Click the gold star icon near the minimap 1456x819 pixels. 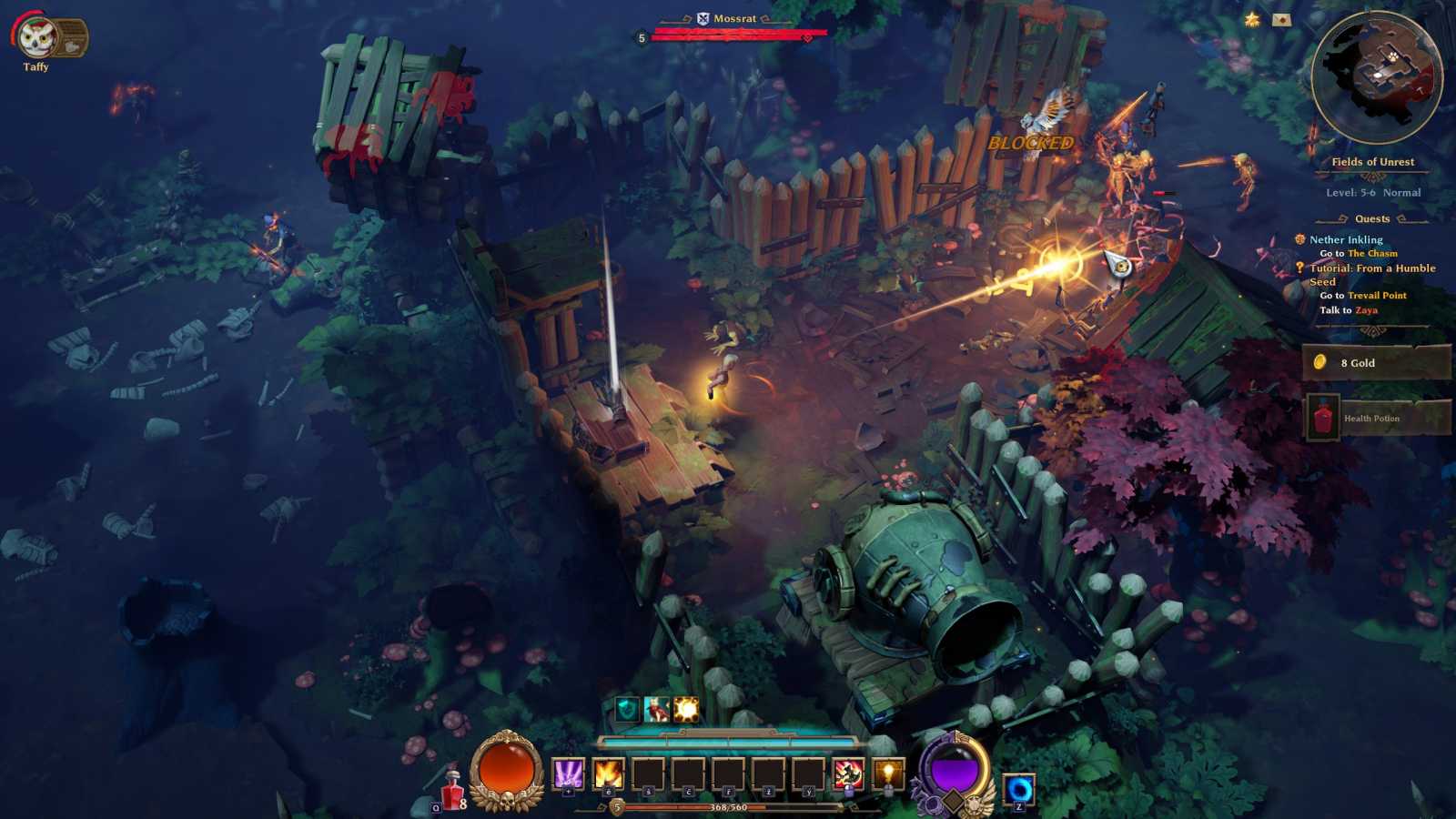coord(1250,17)
